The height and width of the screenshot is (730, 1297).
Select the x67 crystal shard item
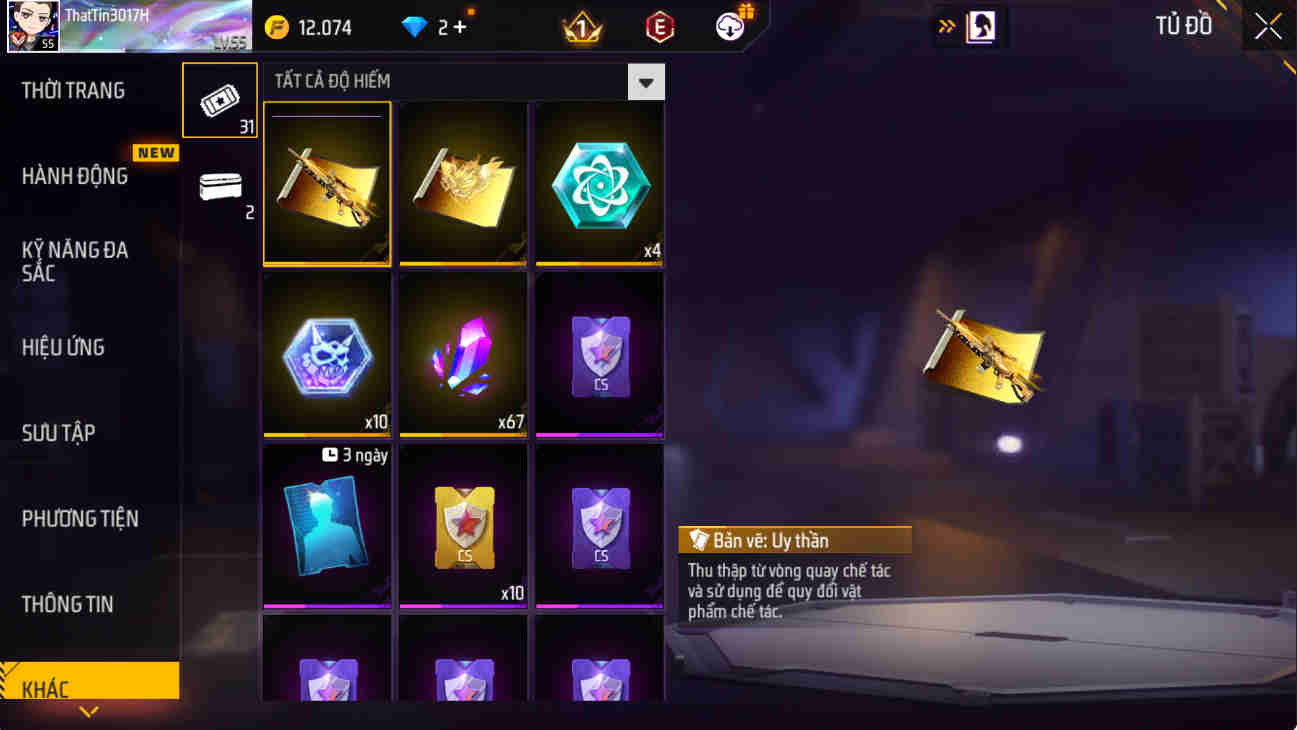[x=462, y=354]
